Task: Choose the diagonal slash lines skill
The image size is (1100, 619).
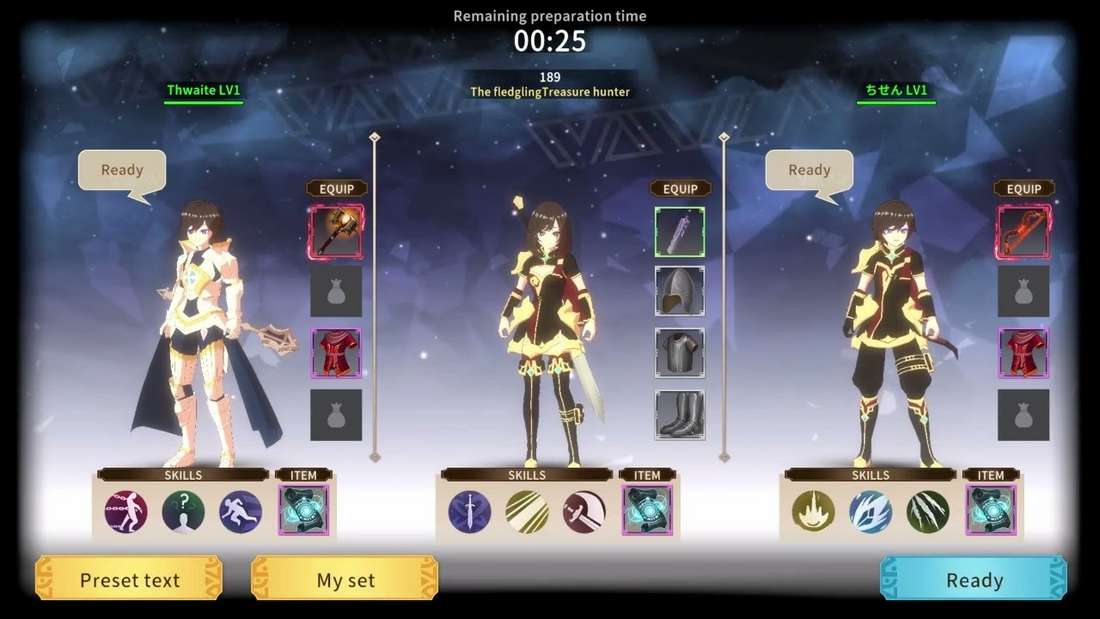Action: (x=526, y=511)
